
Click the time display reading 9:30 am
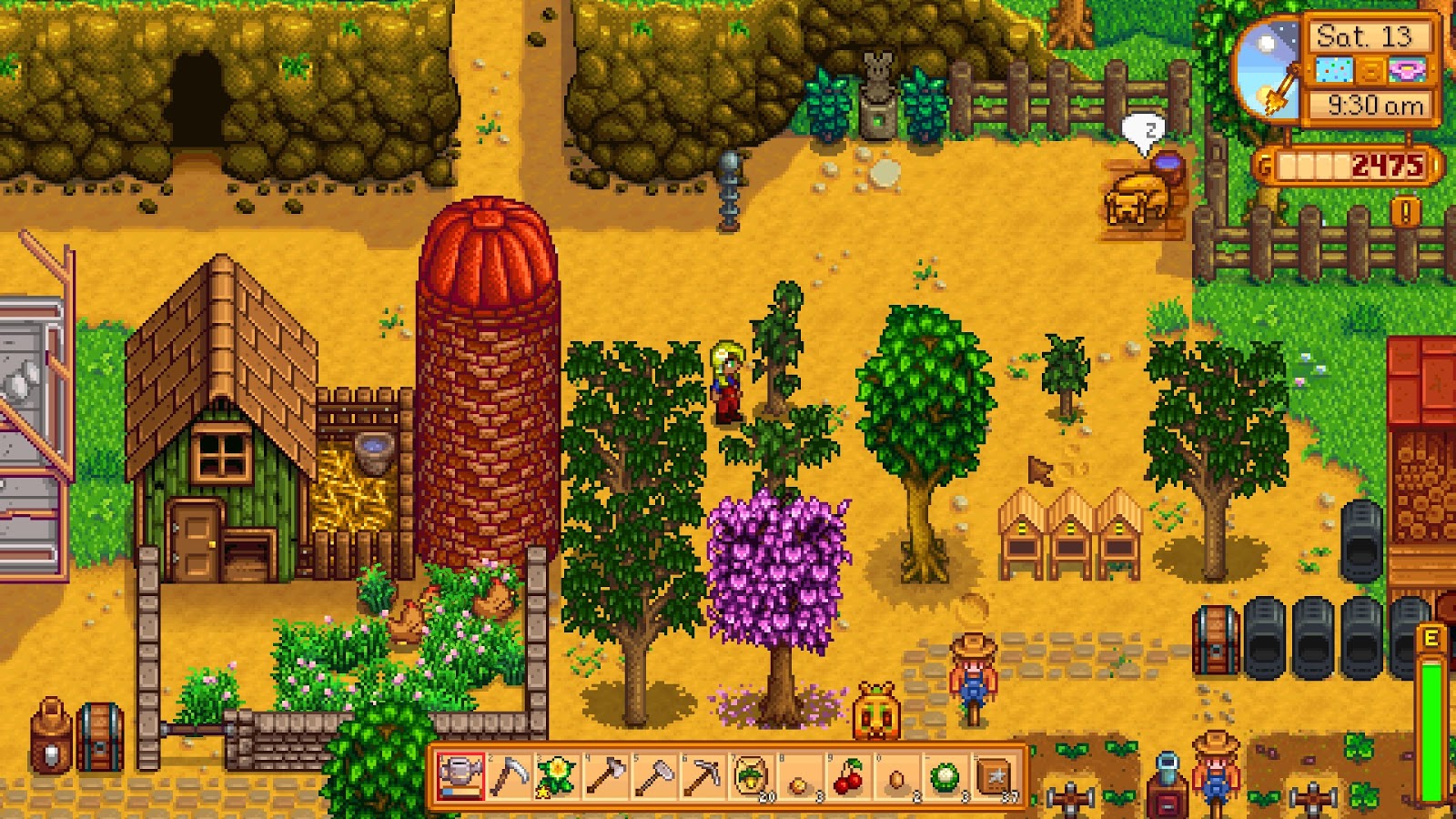tap(1377, 104)
